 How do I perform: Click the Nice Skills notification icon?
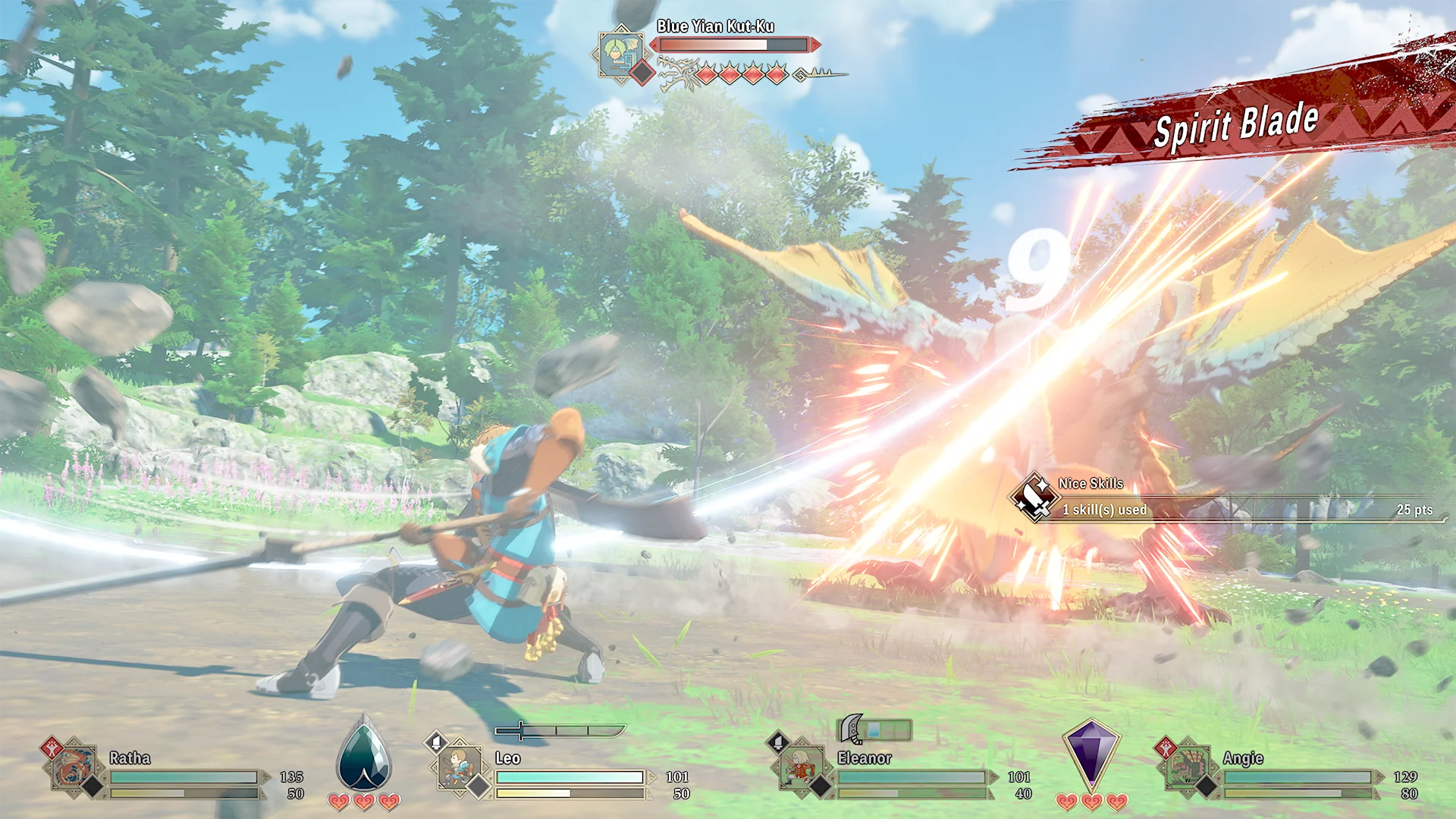pyautogui.click(x=1033, y=497)
